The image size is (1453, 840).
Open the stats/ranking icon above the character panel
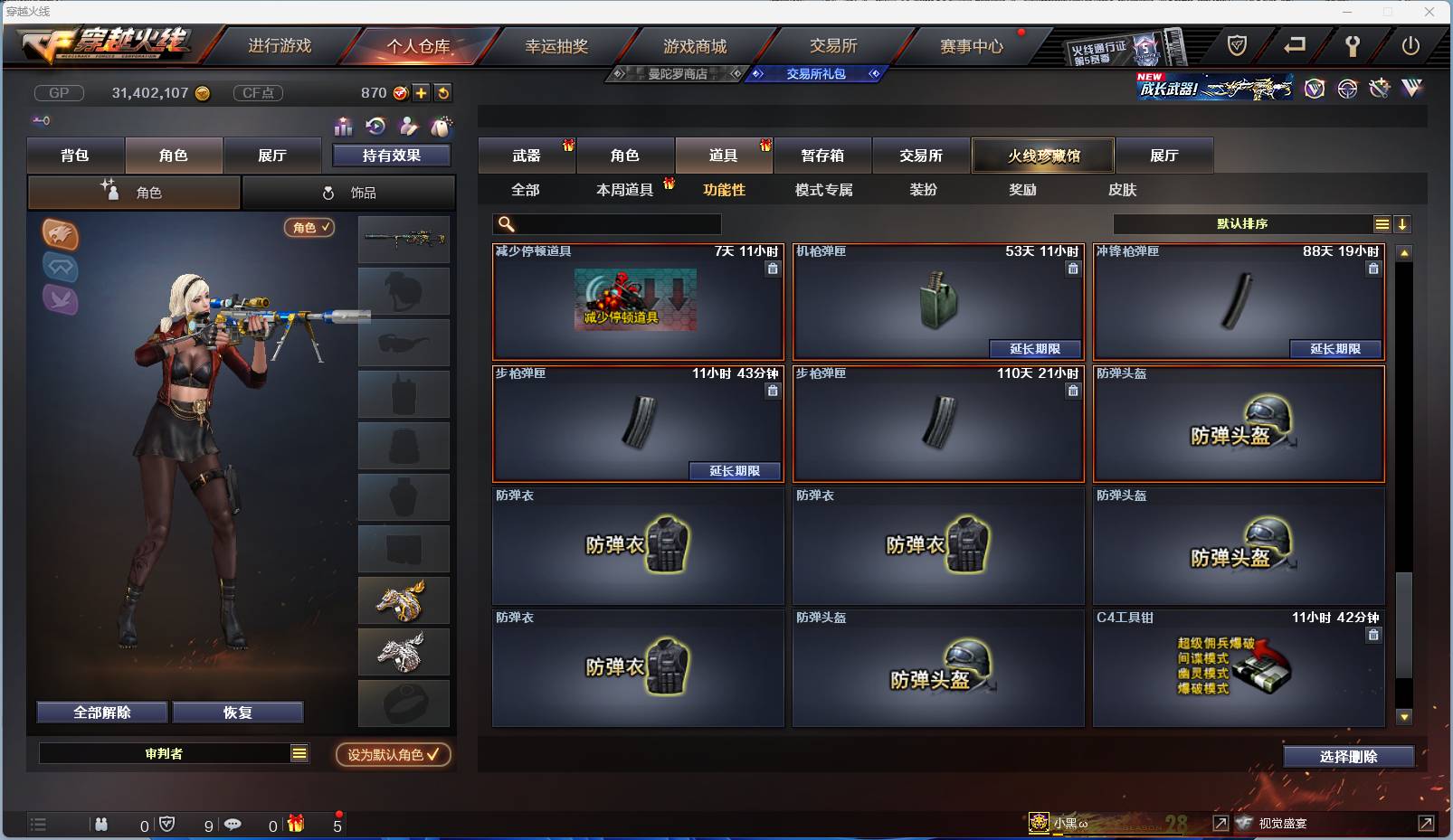click(344, 127)
